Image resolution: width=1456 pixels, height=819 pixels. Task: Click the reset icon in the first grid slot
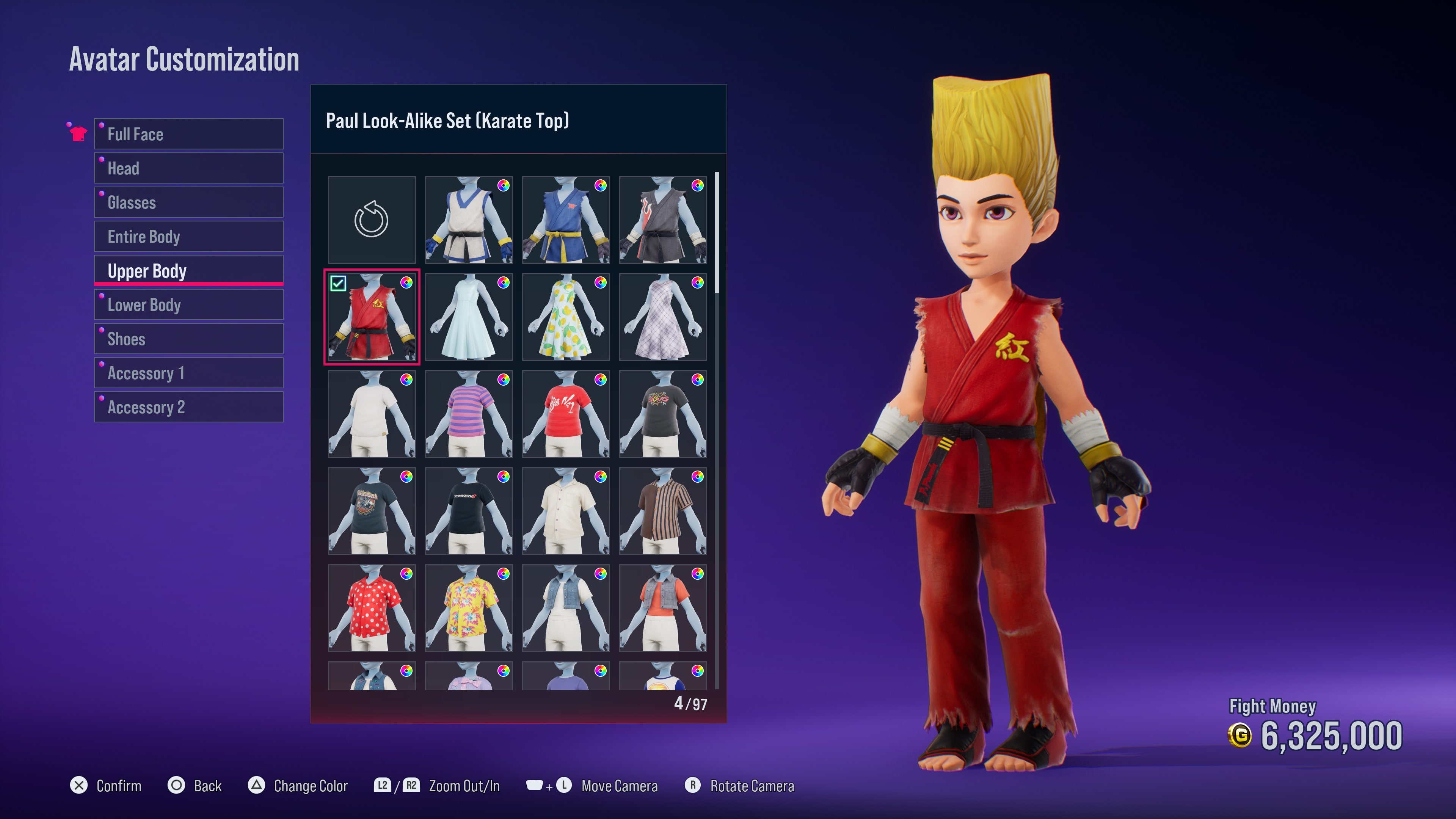point(371,220)
